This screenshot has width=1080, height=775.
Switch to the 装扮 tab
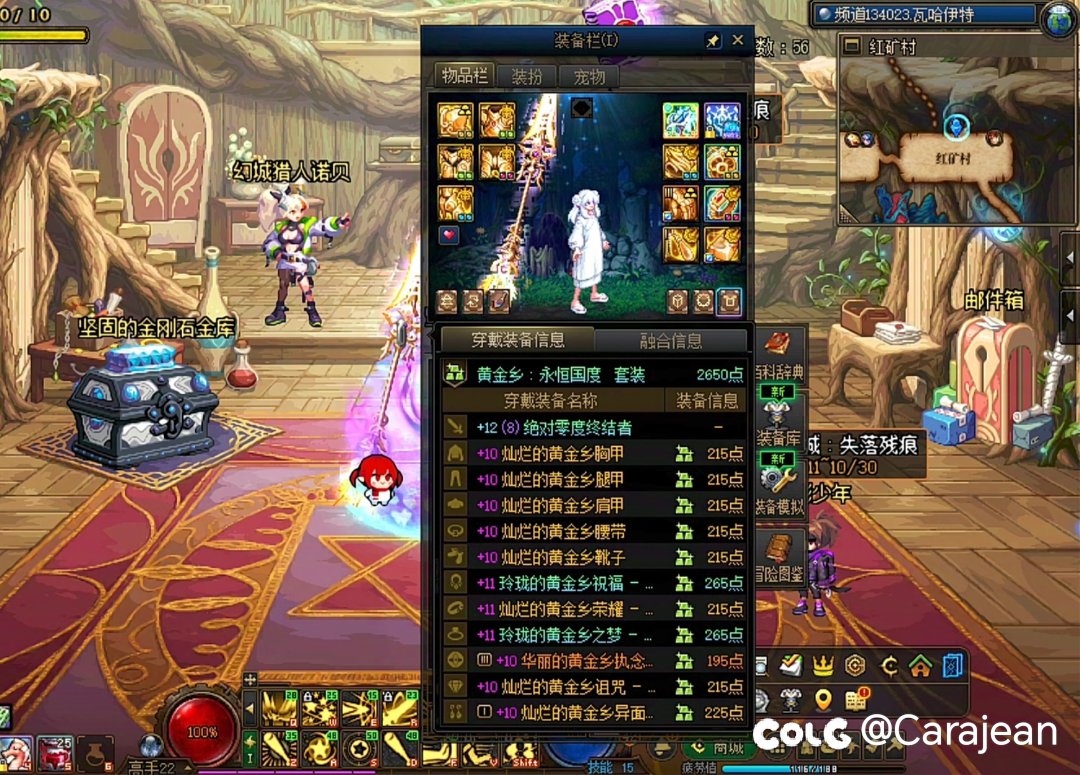527,77
